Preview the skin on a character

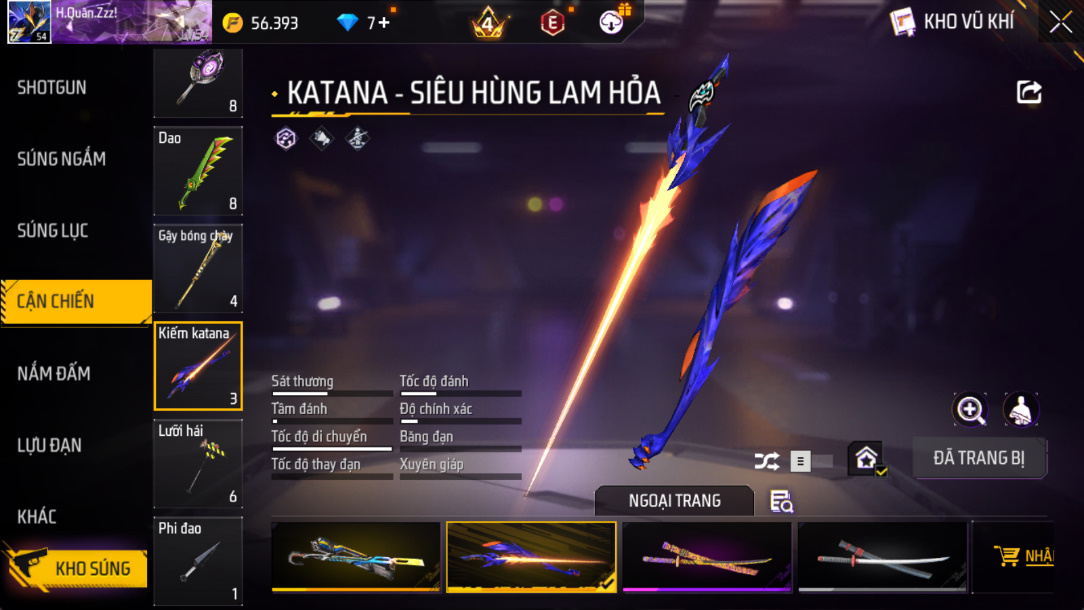pyautogui.click(x=1021, y=409)
